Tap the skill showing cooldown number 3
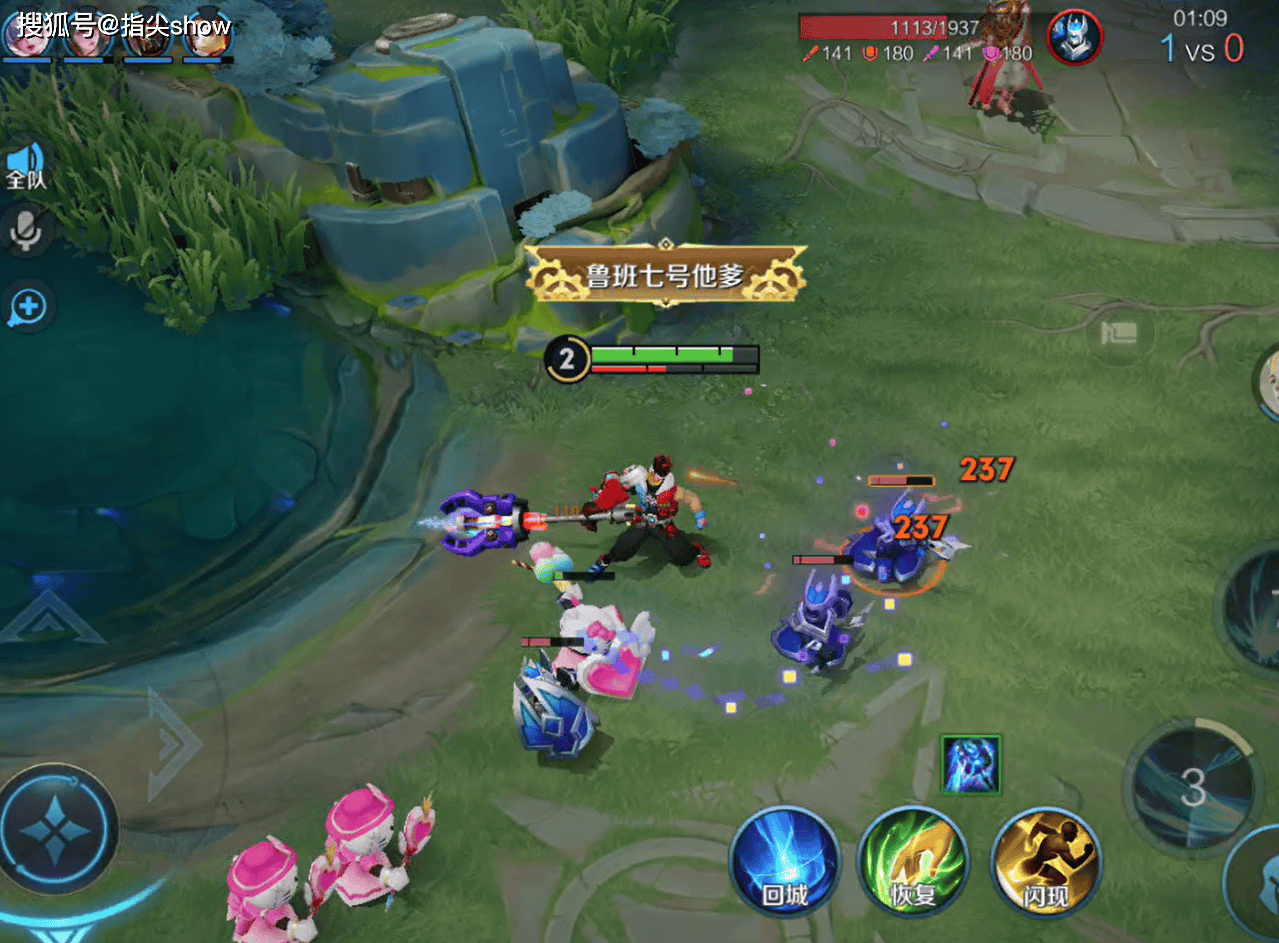This screenshot has height=943, width=1279. [x=1192, y=789]
